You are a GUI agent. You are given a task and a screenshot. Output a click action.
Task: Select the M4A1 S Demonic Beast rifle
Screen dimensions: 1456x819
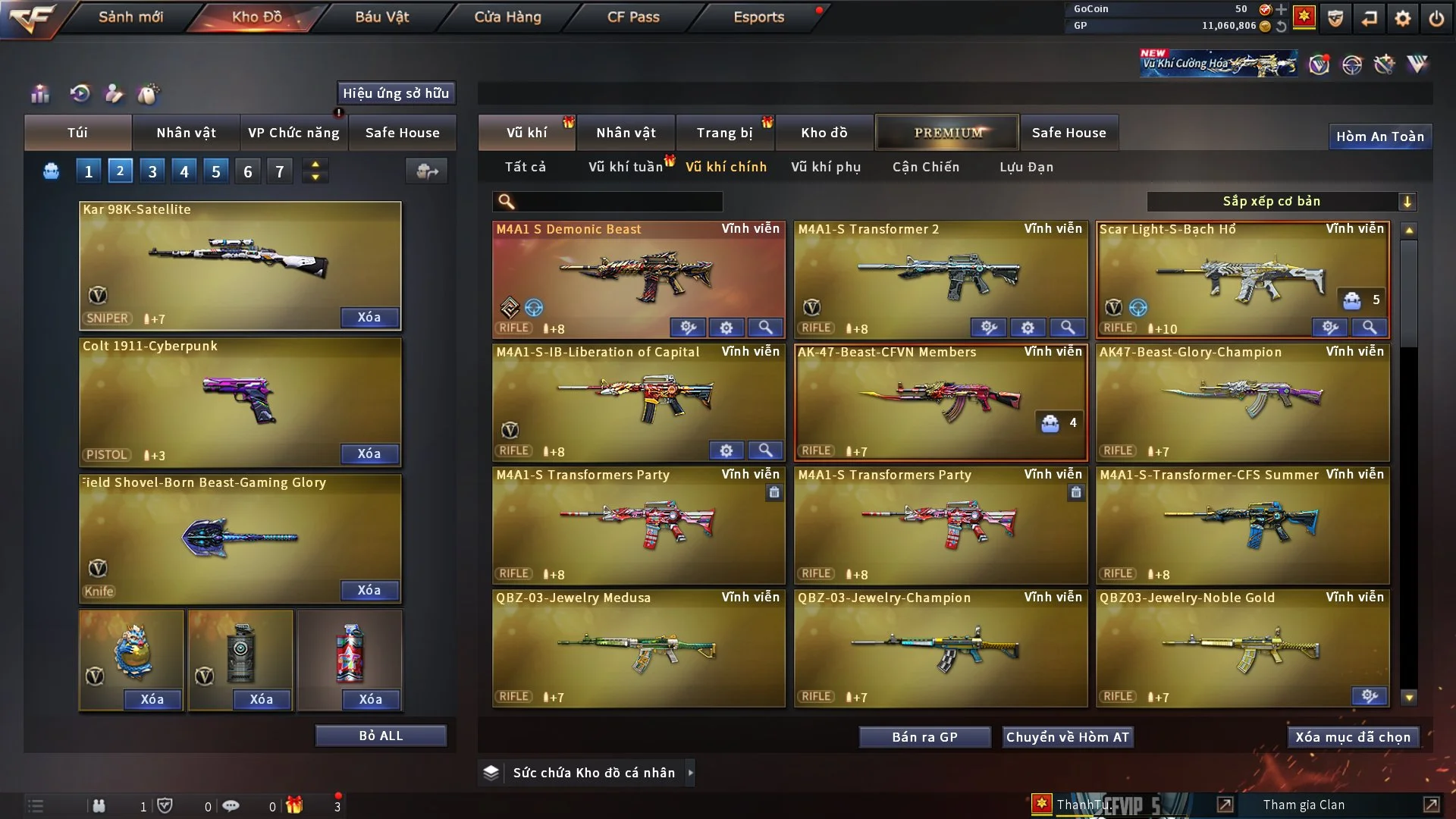639,275
